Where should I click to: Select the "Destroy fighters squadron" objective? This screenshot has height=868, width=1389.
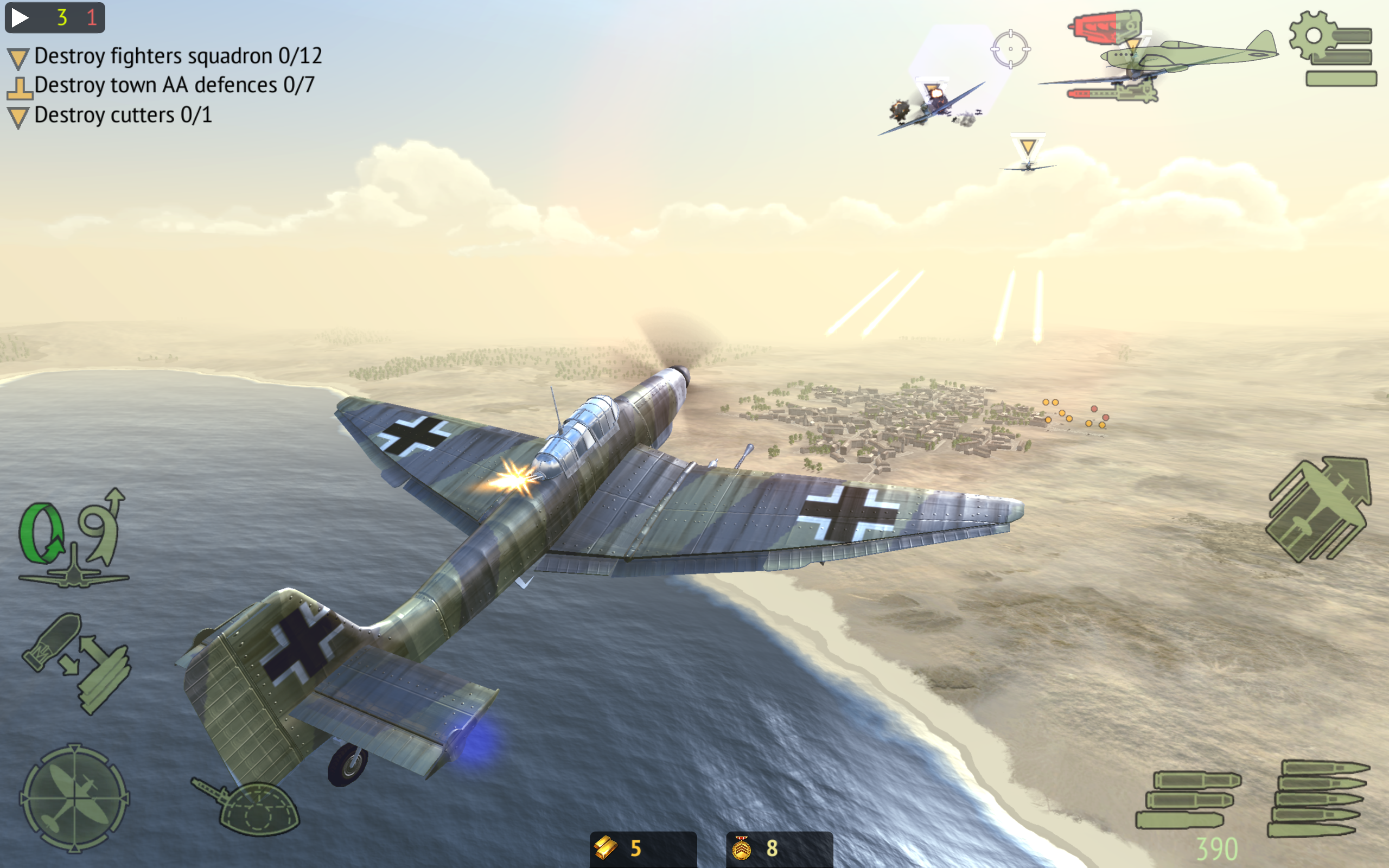click(x=177, y=56)
